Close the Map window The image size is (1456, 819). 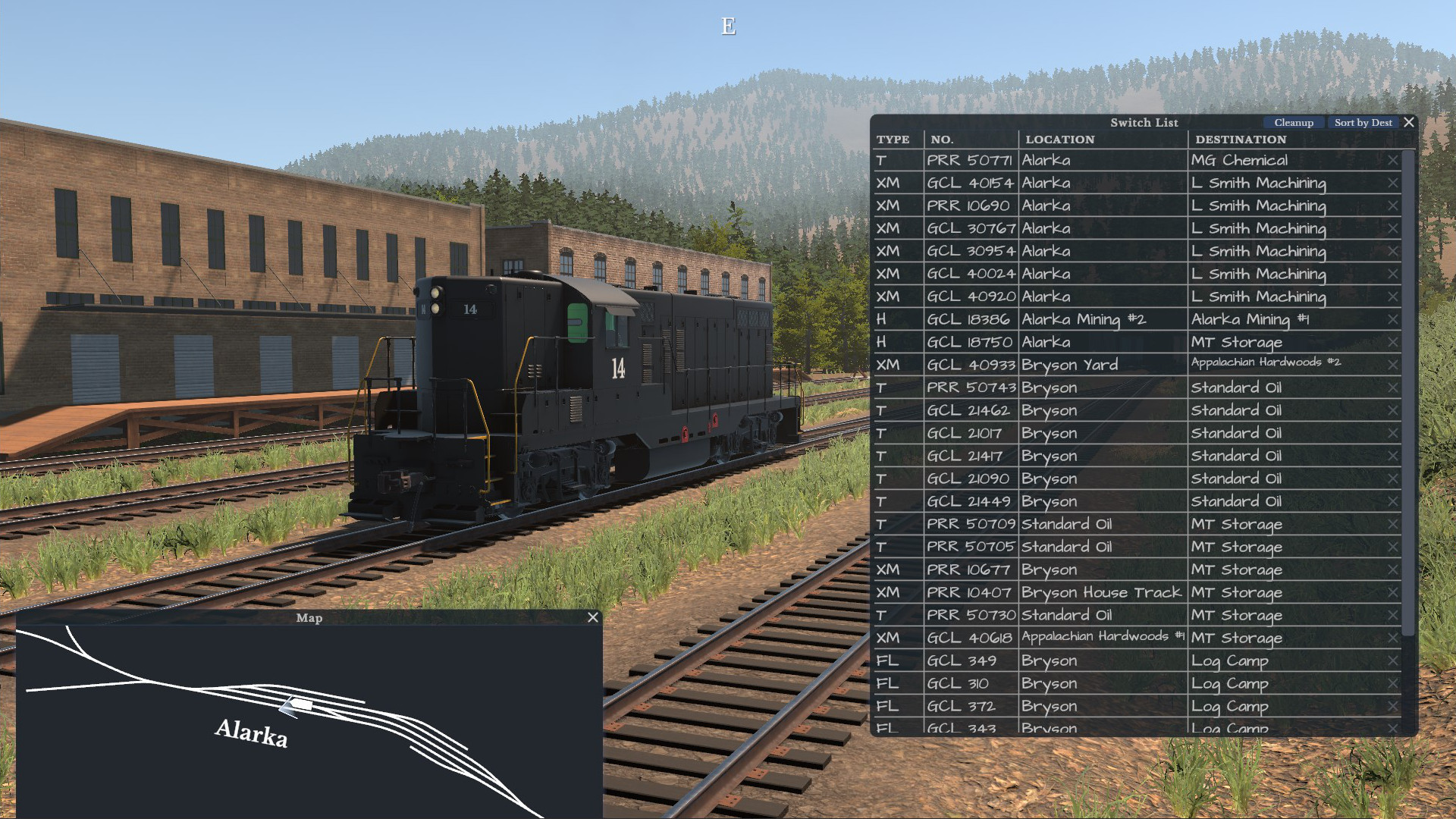(x=592, y=618)
